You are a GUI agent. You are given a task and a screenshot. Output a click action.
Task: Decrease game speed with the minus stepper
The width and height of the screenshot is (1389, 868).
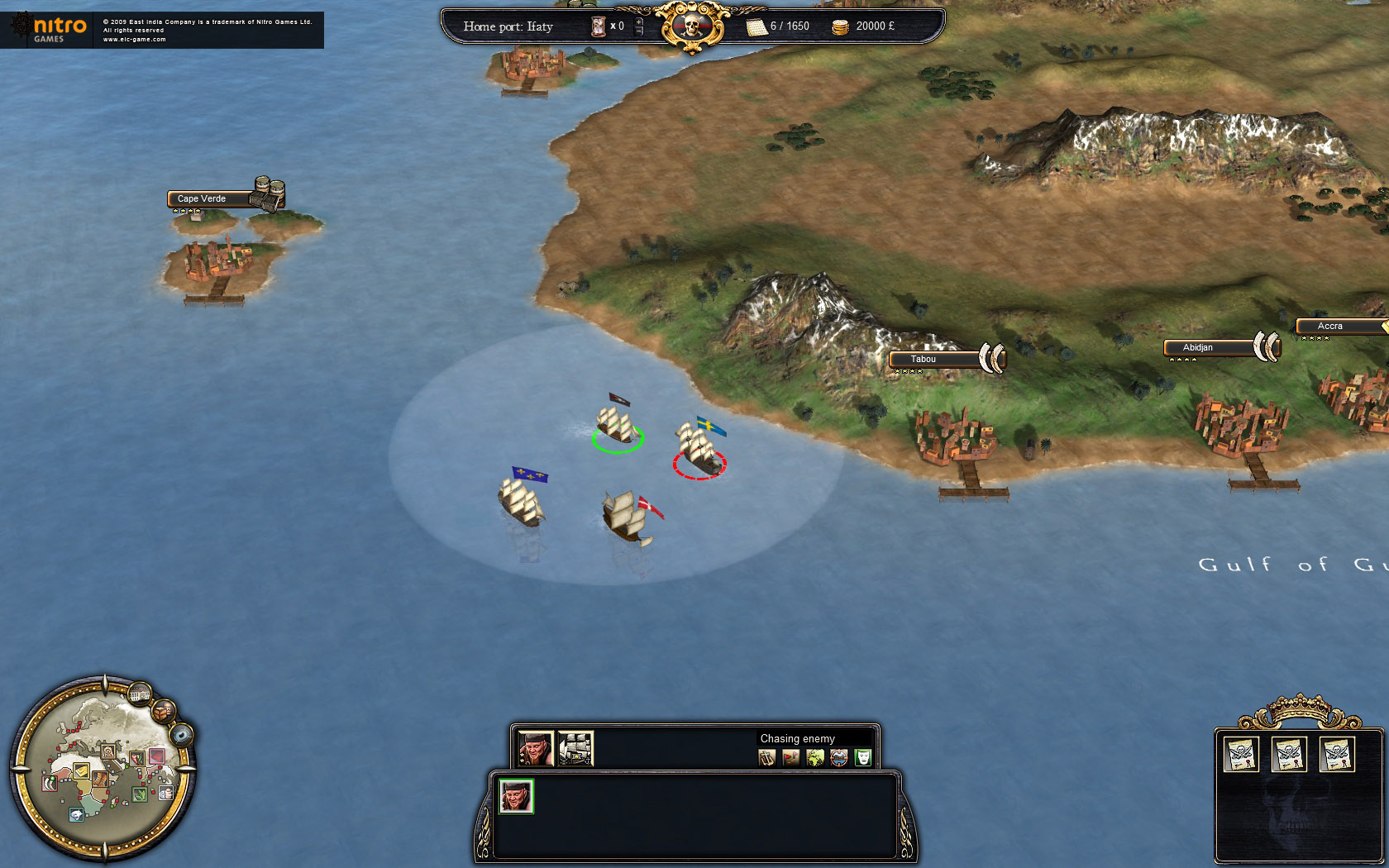tap(638, 31)
